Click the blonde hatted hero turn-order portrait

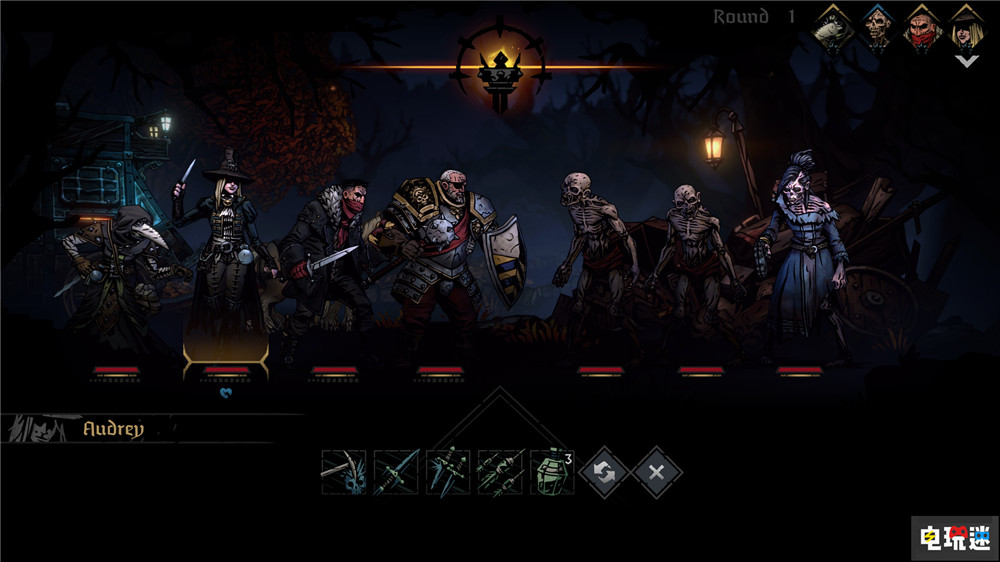click(x=966, y=28)
